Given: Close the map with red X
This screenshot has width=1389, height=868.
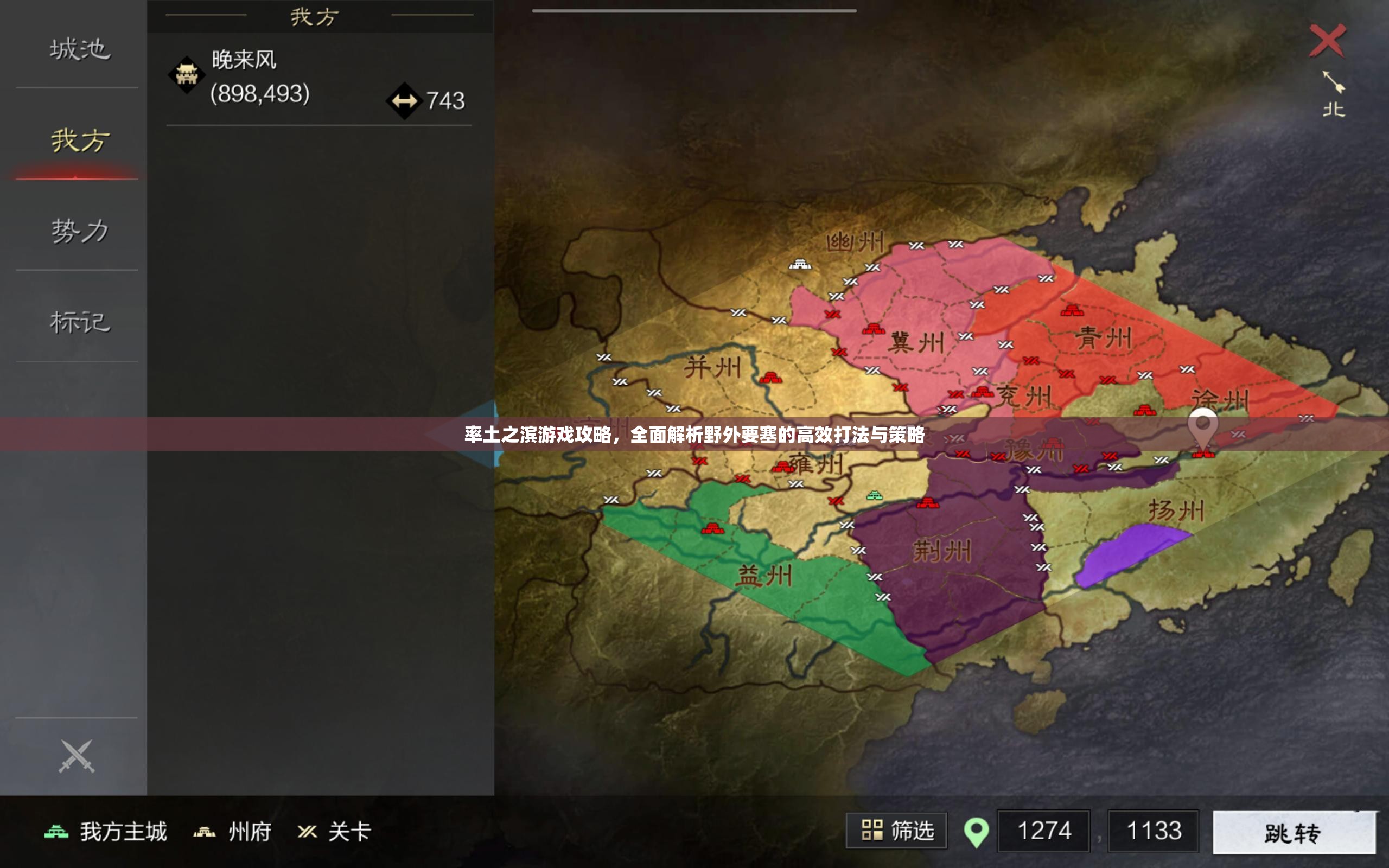Looking at the screenshot, I should pos(1327,40).
